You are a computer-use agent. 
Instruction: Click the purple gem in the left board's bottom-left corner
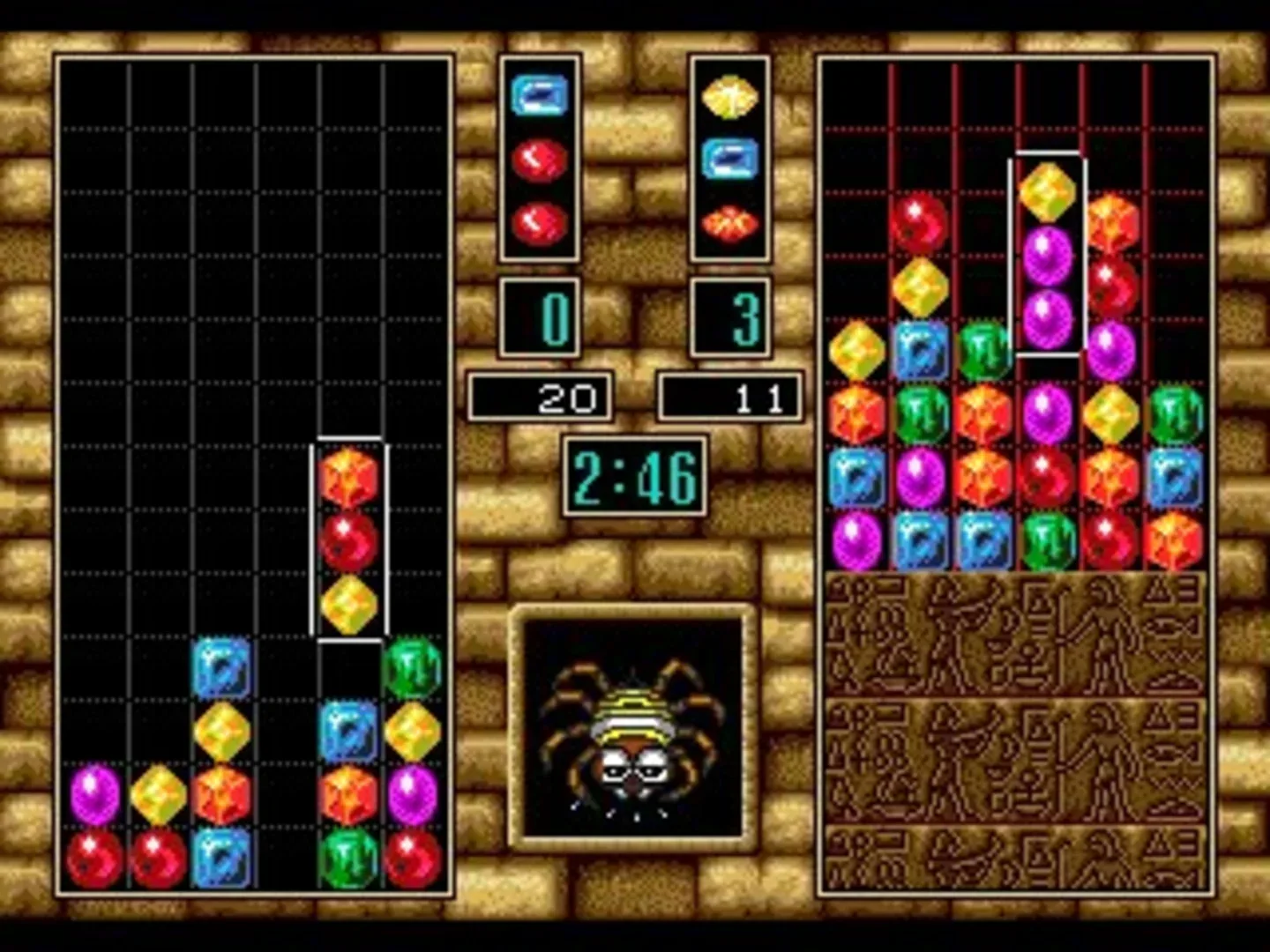point(91,792)
